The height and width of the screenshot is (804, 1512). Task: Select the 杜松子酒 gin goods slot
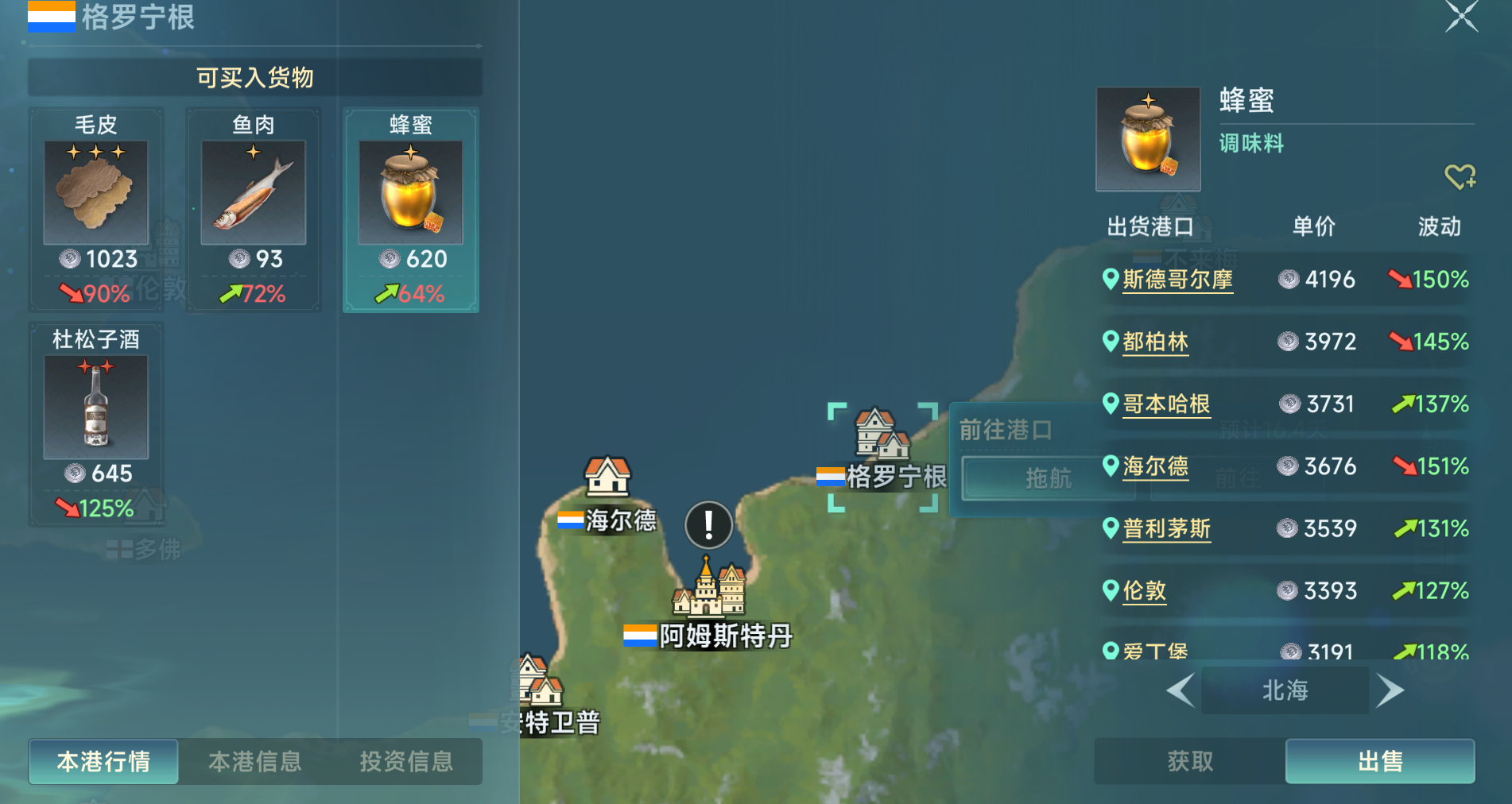coord(96,424)
